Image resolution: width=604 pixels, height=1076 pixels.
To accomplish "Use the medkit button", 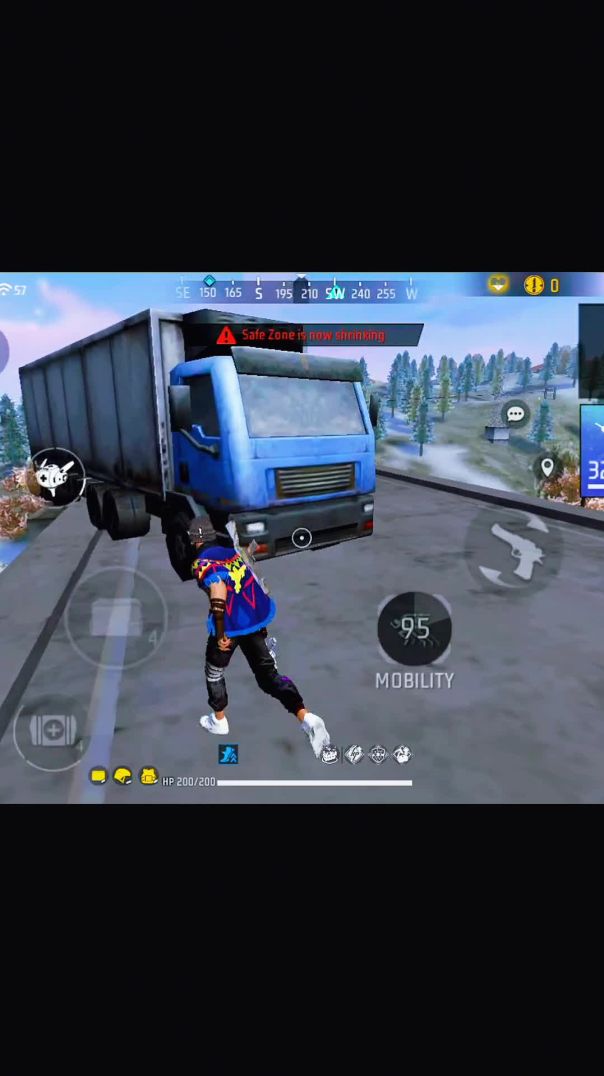I will [51, 731].
